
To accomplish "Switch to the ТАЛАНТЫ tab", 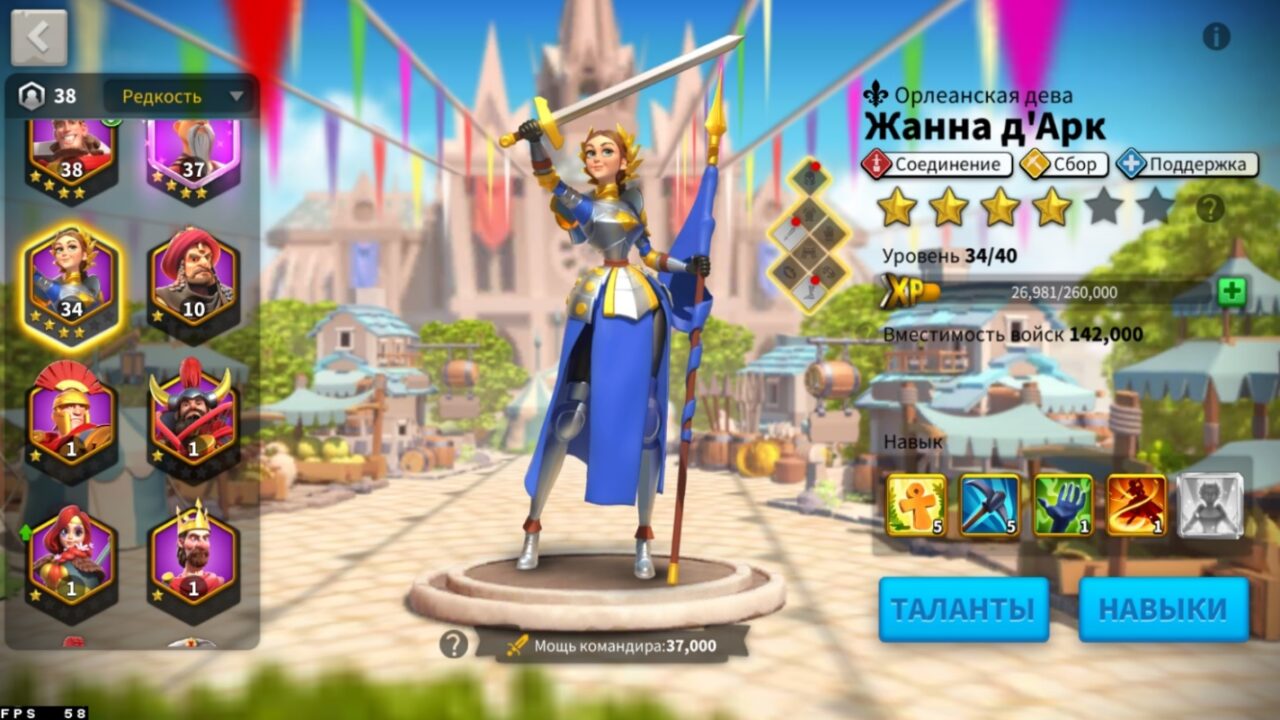I will pos(963,607).
